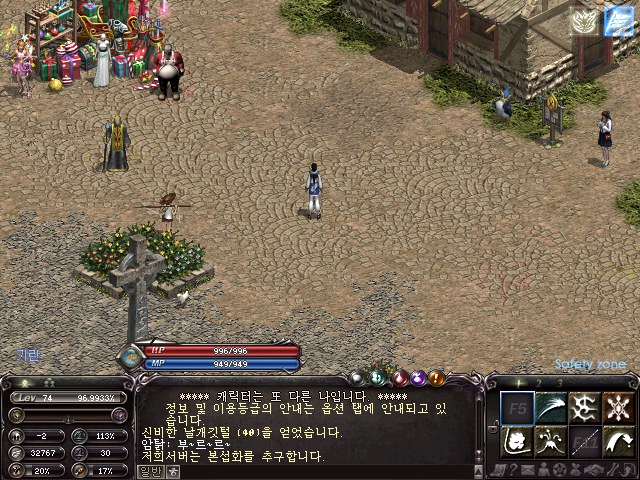Select the F5 hotkey slot
Viewport: 640px width, 480px height.
point(517,407)
